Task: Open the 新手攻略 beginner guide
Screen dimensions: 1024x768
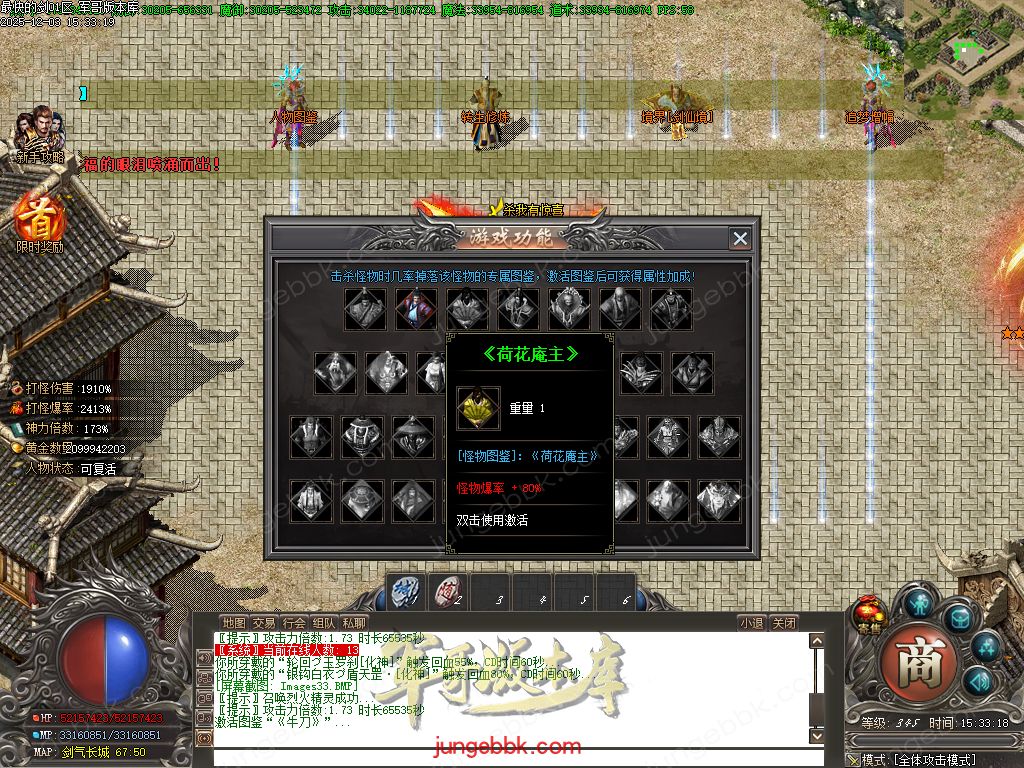Action: [x=40, y=134]
